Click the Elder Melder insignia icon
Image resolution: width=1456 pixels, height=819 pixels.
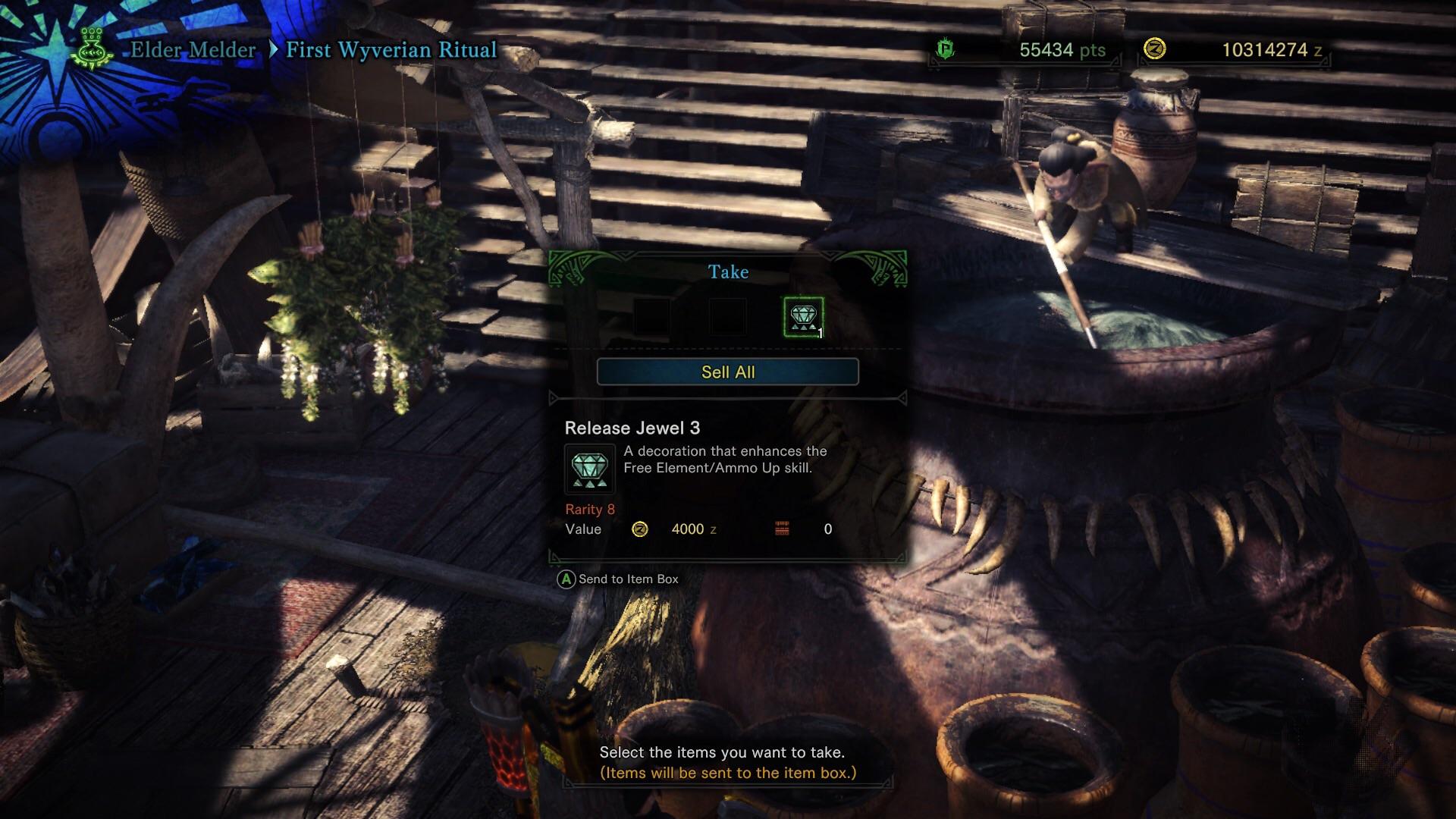pyautogui.click(x=91, y=49)
